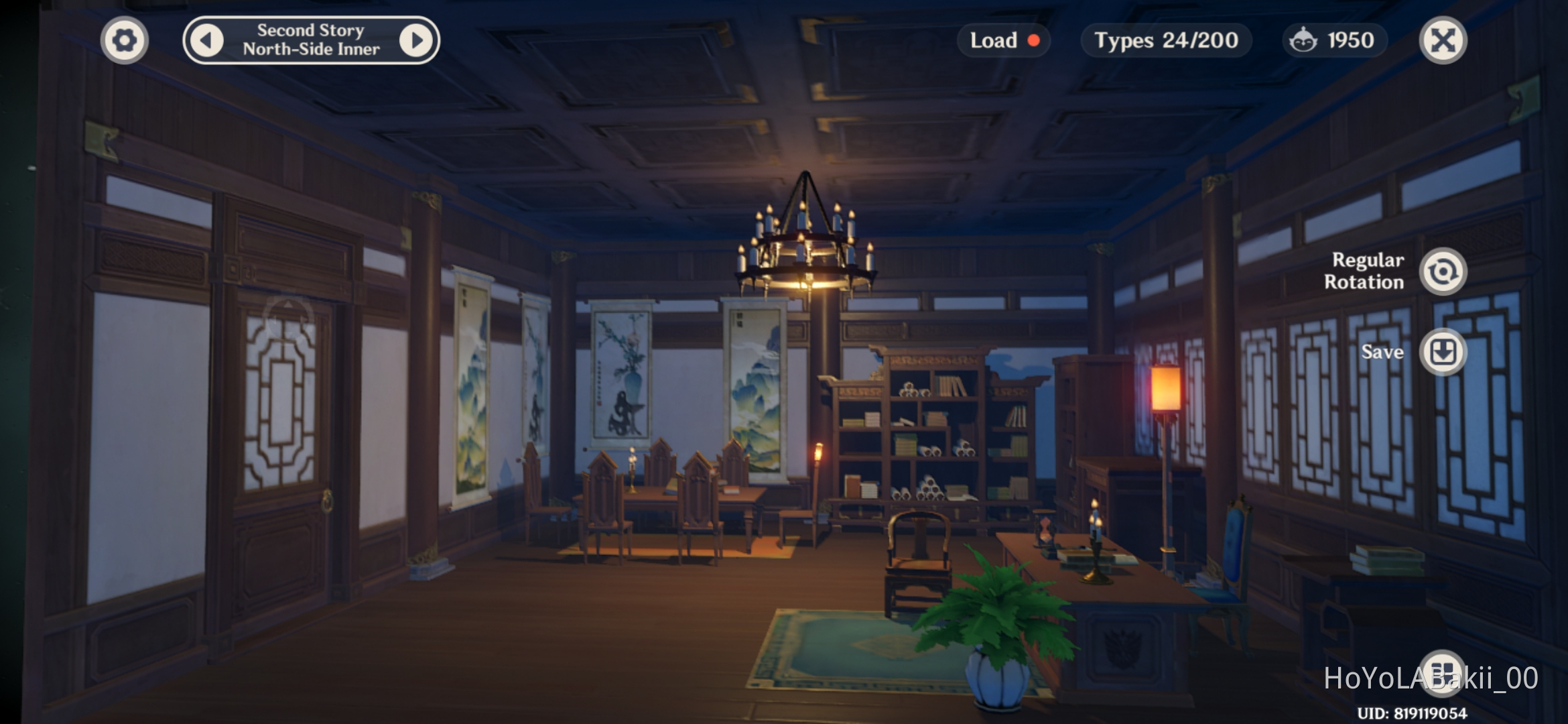Open the settings gear menu
This screenshot has height=724, width=1568.
pos(124,40)
